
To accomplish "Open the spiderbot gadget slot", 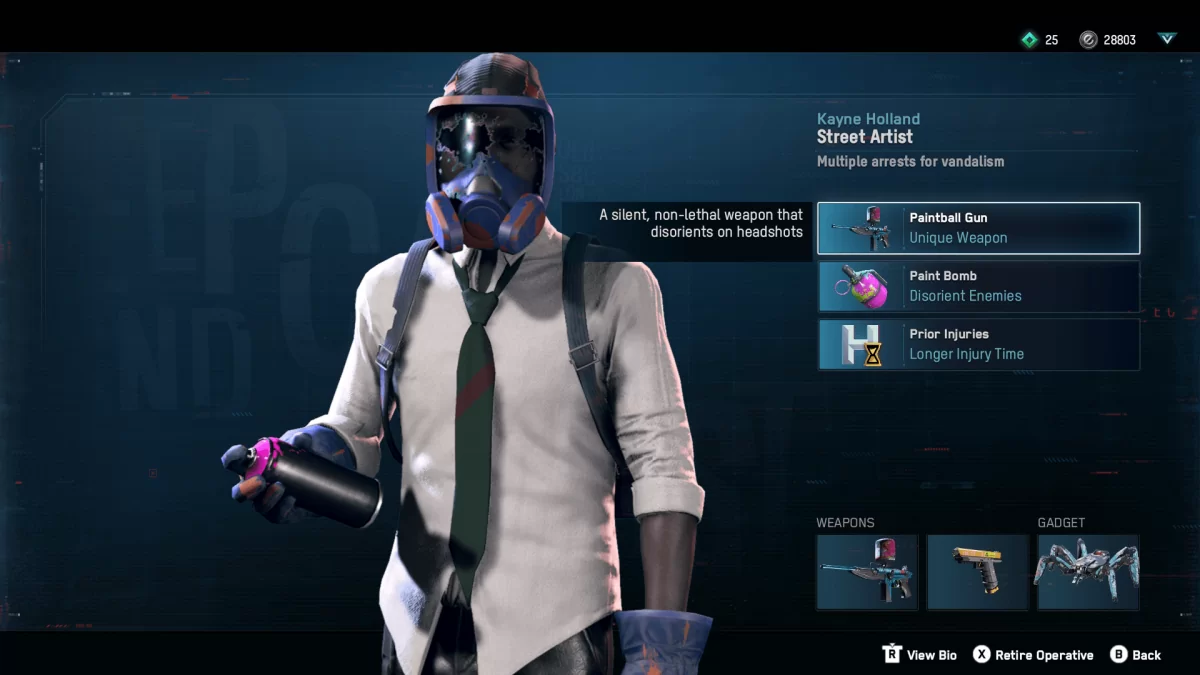I will pos(1088,572).
